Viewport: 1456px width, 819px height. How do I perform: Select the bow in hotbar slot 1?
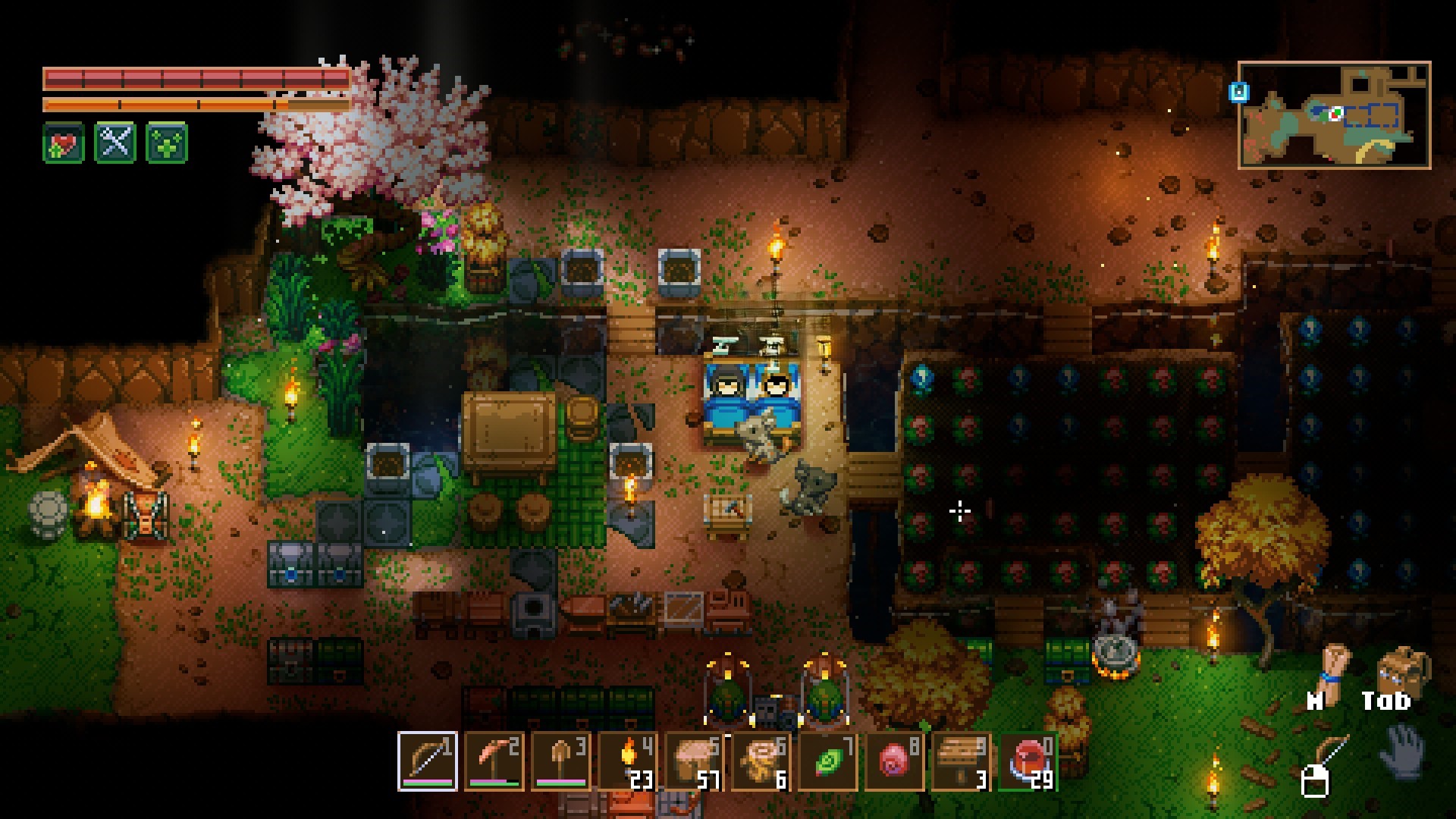click(x=427, y=761)
